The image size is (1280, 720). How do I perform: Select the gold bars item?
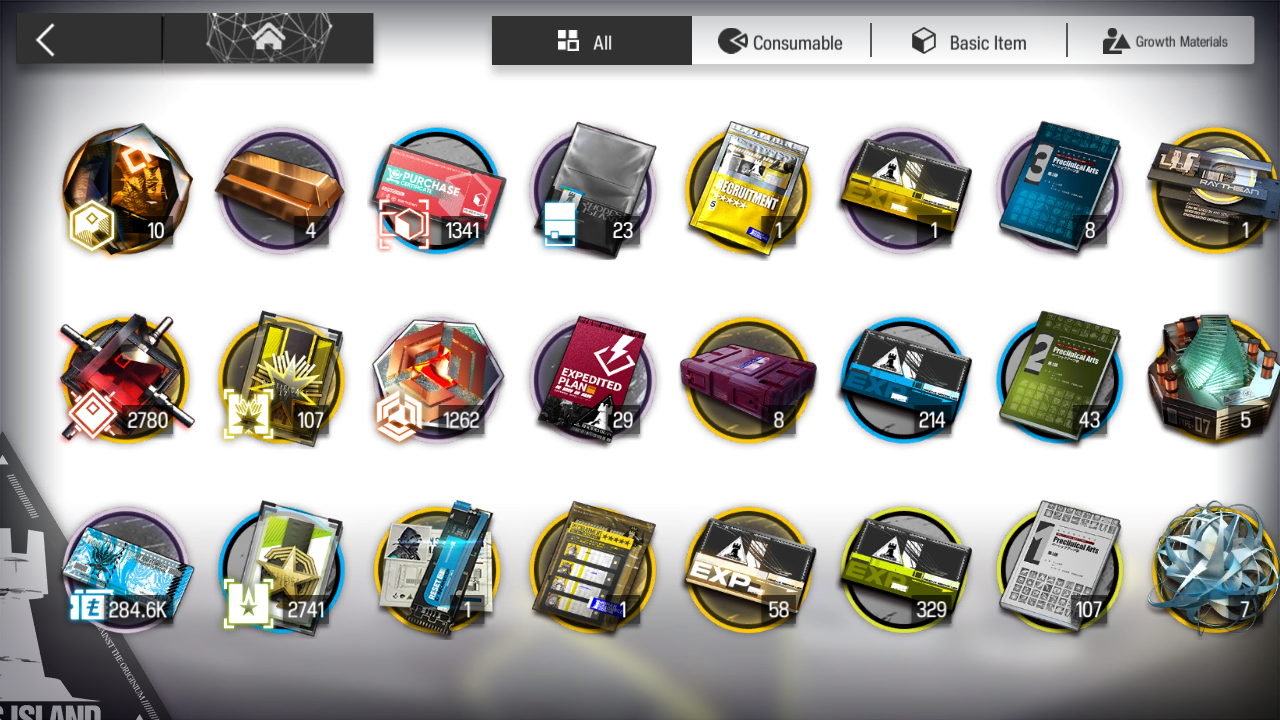(x=280, y=190)
